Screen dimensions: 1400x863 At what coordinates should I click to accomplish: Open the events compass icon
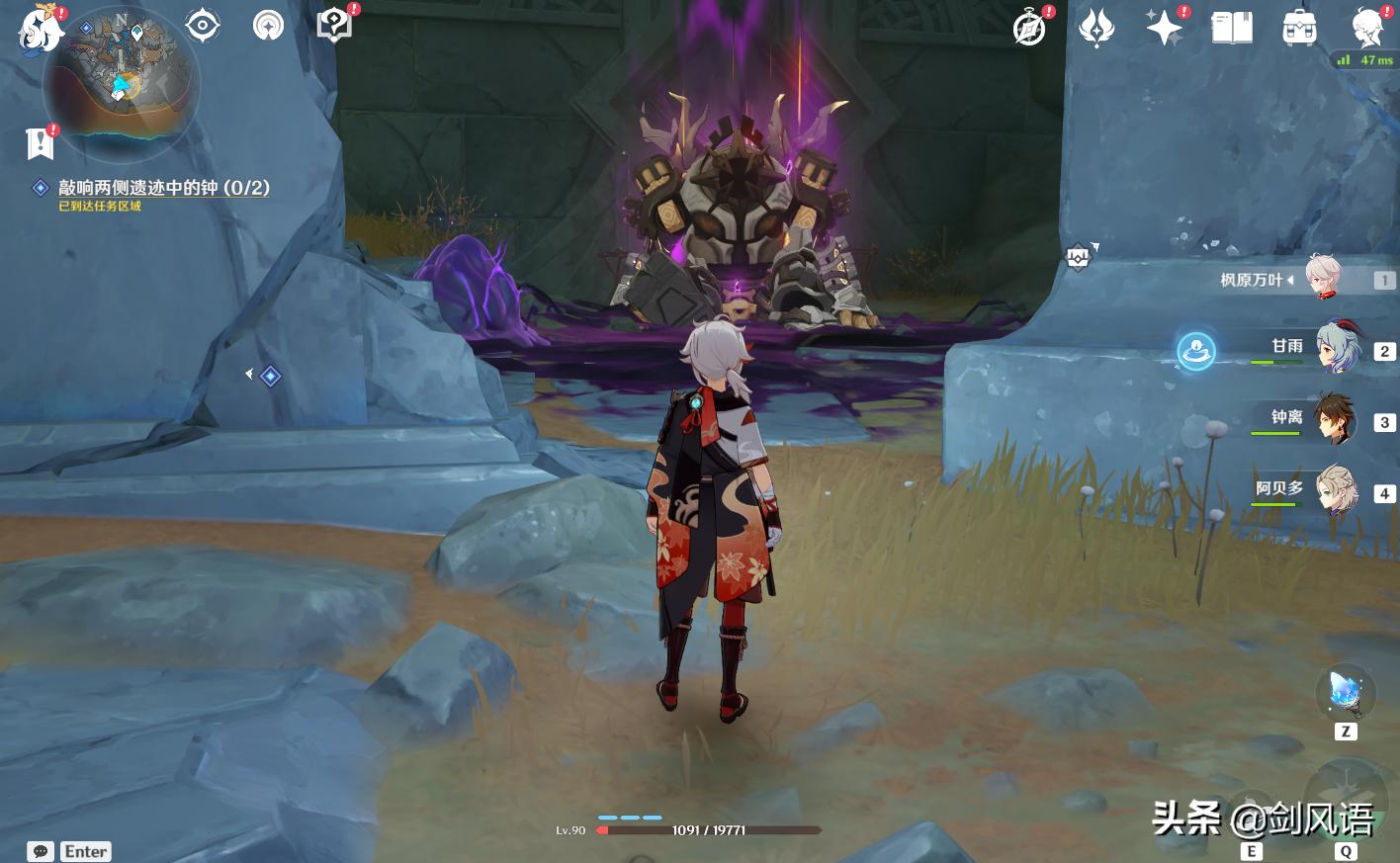tap(1029, 28)
